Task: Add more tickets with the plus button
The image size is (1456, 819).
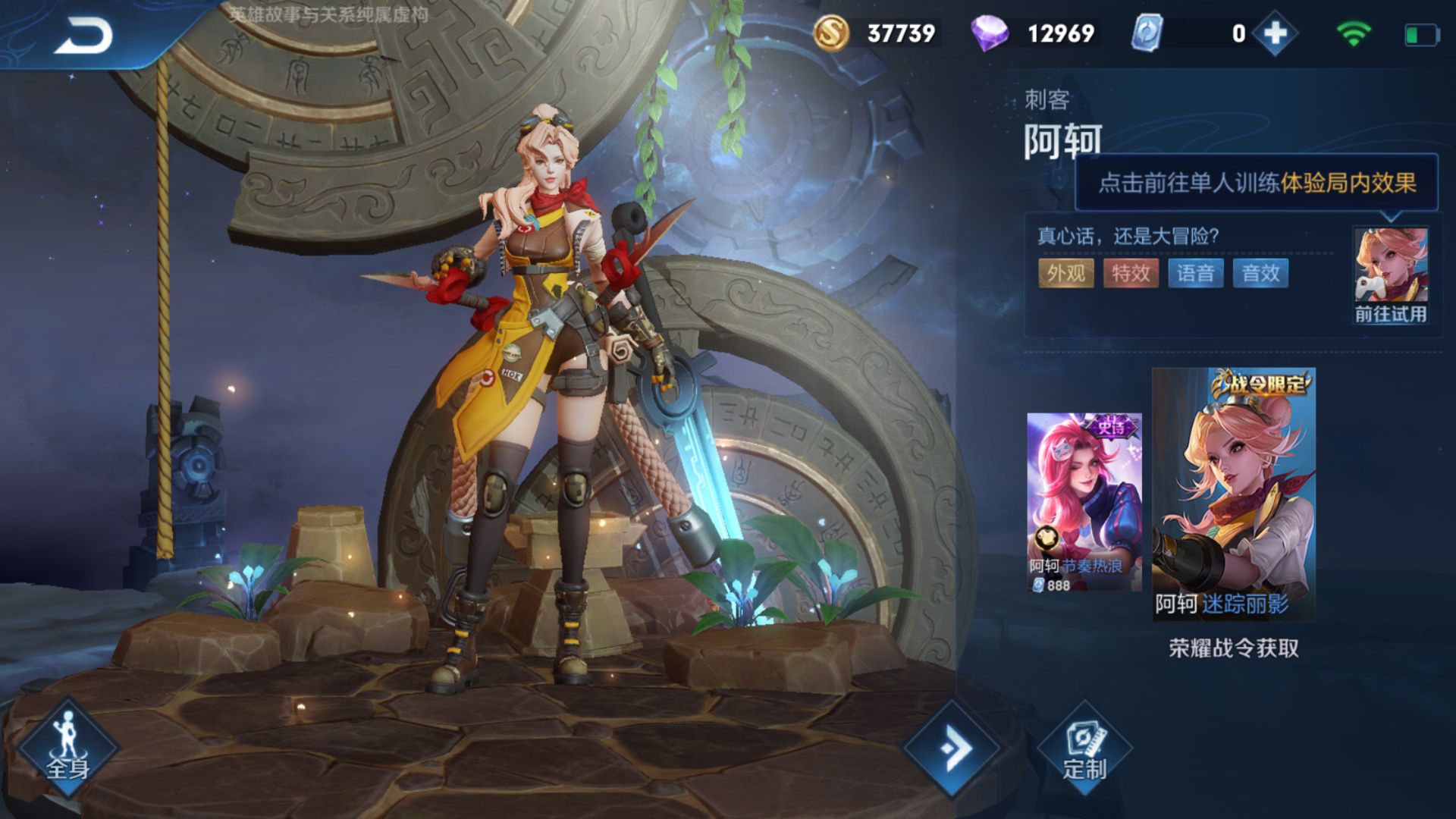Action: [1276, 33]
